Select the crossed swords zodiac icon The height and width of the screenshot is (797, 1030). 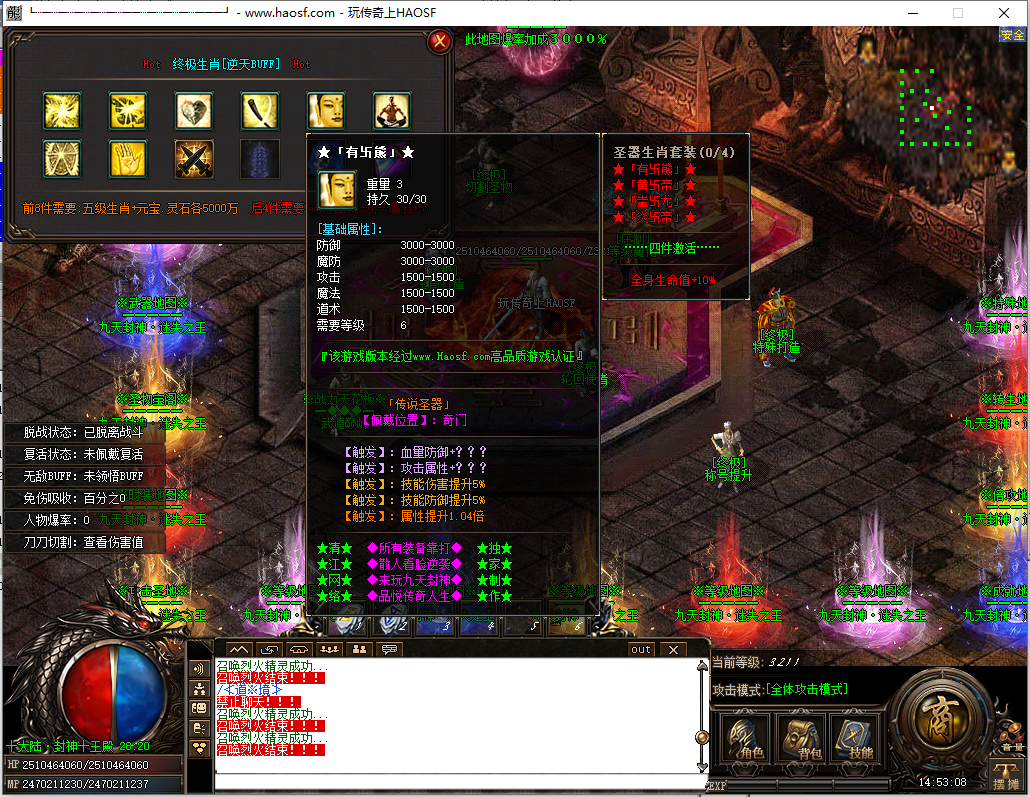[x=194, y=159]
